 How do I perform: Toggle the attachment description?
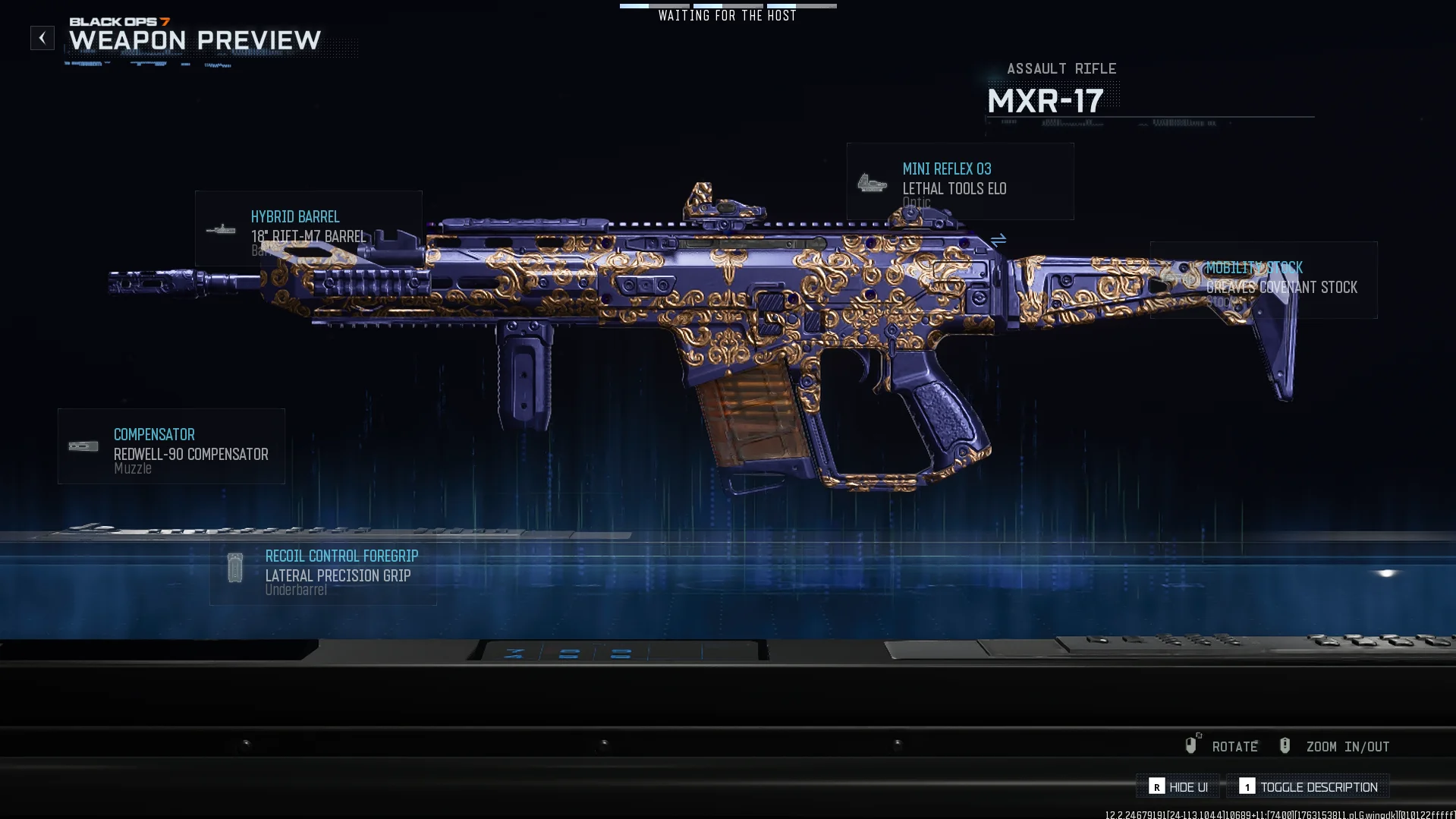pyautogui.click(x=1309, y=787)
